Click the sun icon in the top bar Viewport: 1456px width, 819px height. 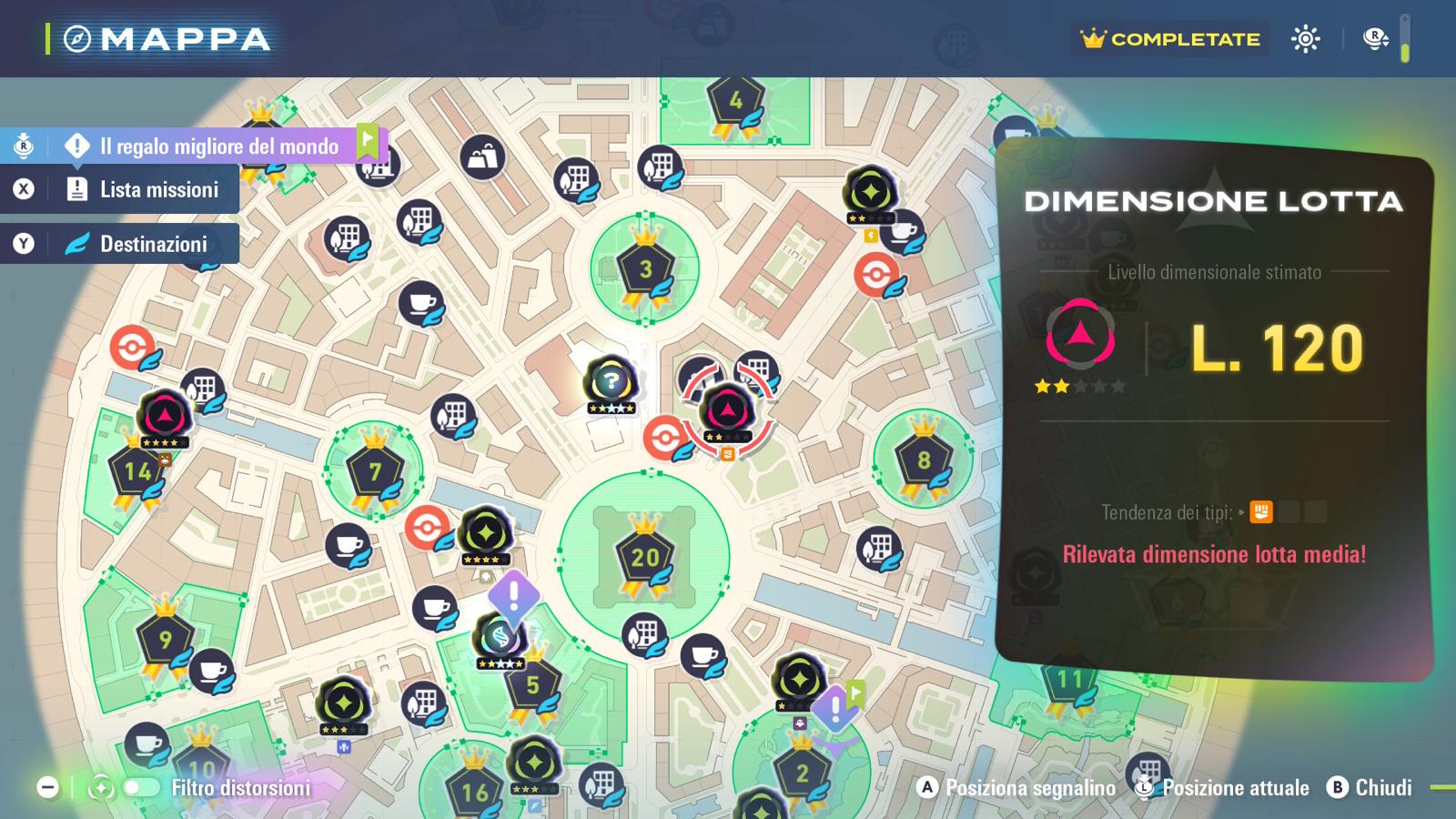coord(1305,39)
